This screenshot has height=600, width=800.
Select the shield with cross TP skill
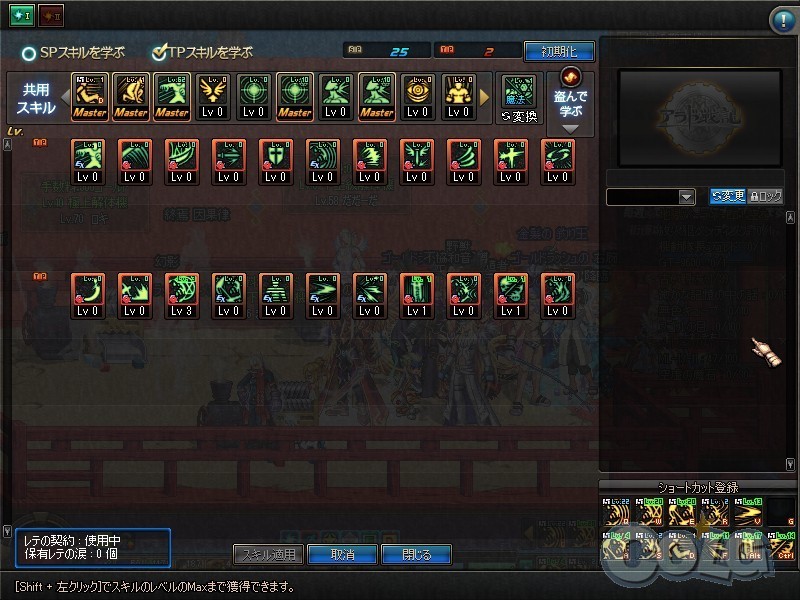[x=275, y=161]
